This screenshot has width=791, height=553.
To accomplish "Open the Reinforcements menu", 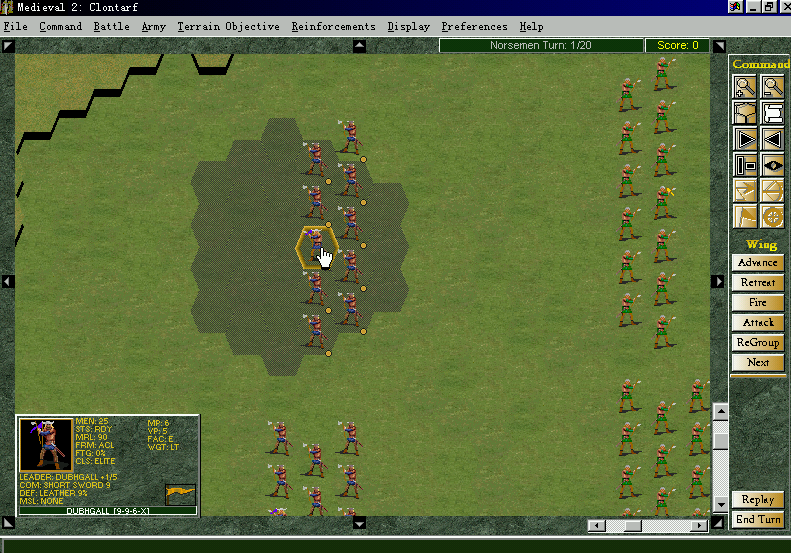I will click(x=333, y=26).
